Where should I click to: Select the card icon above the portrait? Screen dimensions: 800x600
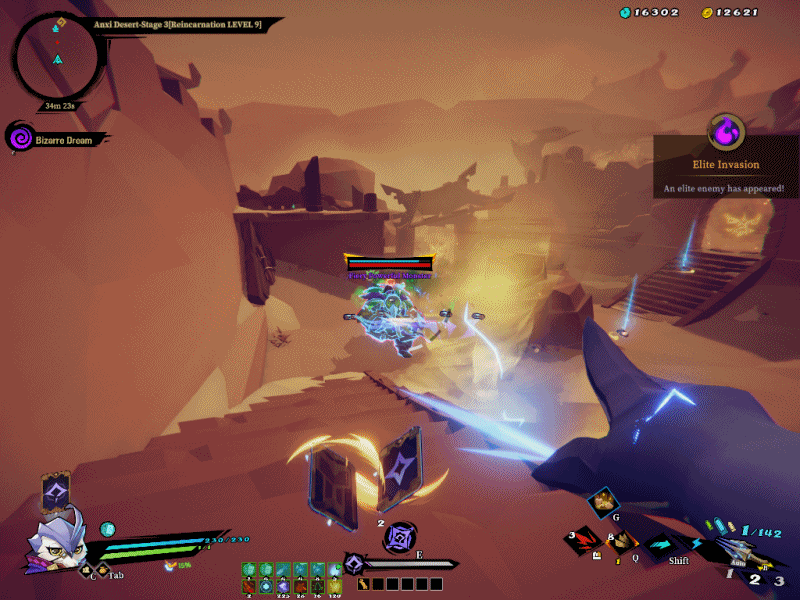point(55,491)
